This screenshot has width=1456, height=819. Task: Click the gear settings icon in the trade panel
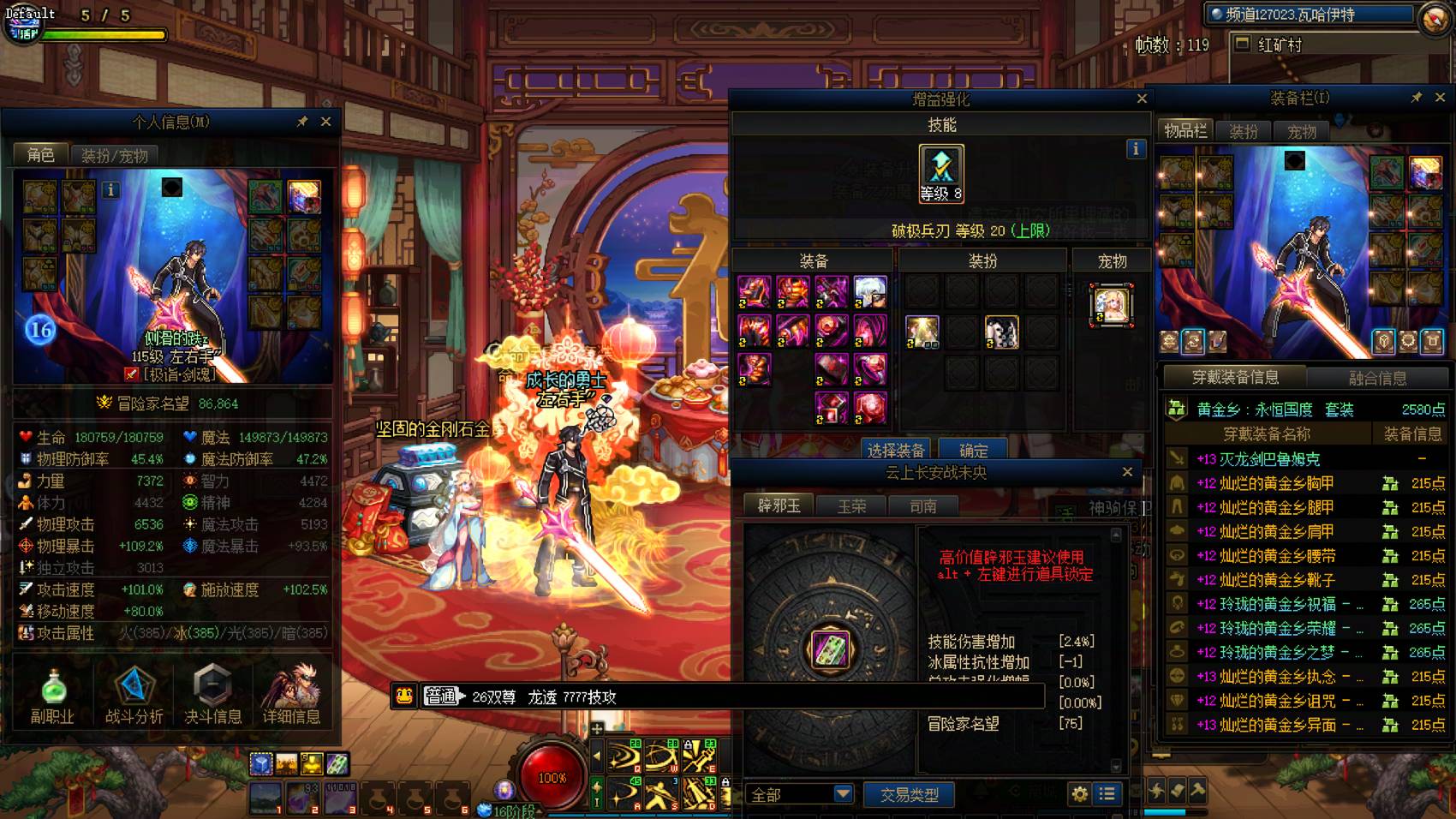tap(1080, 794)
